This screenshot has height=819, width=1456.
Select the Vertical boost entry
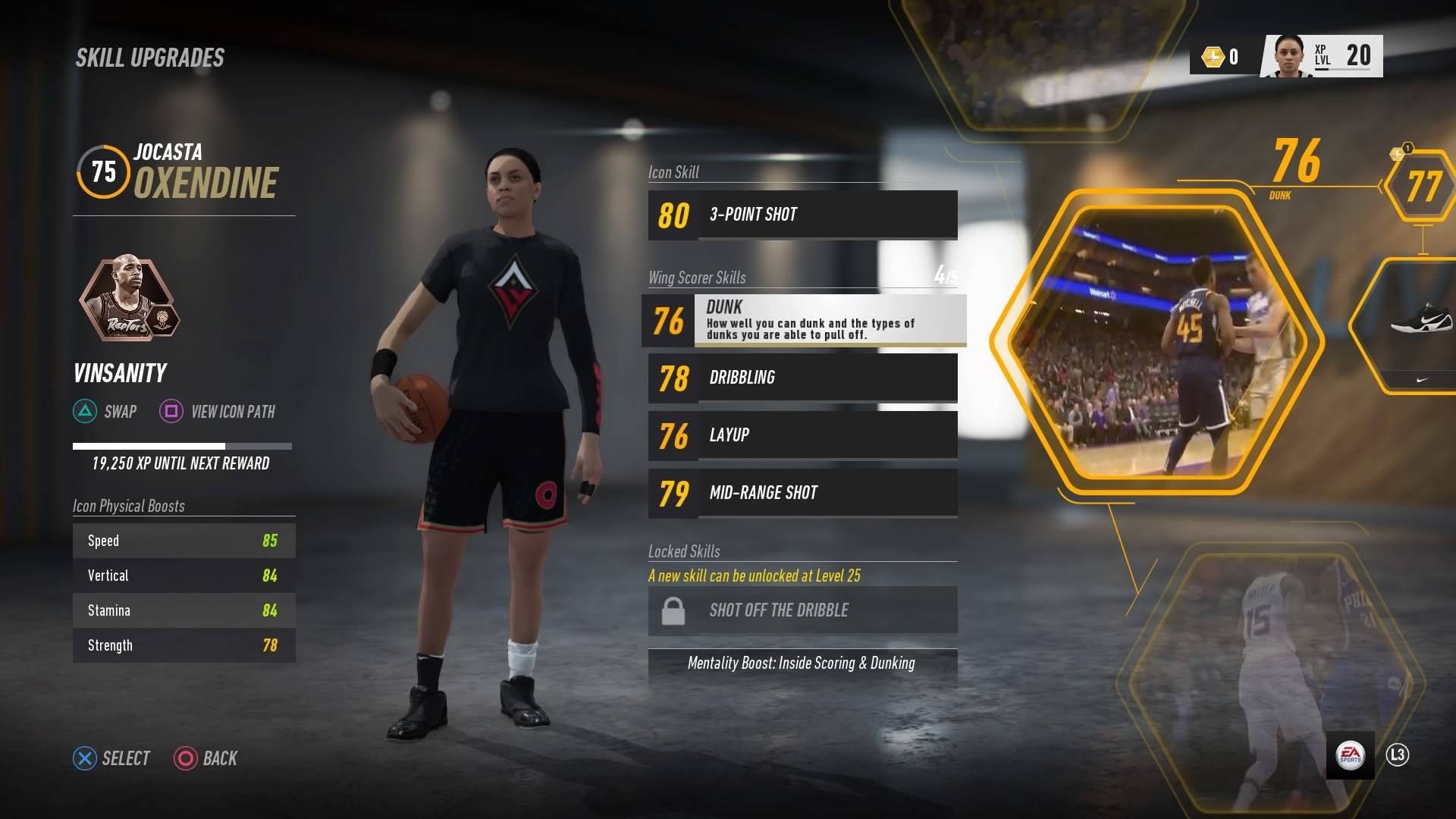click(184, 576)
